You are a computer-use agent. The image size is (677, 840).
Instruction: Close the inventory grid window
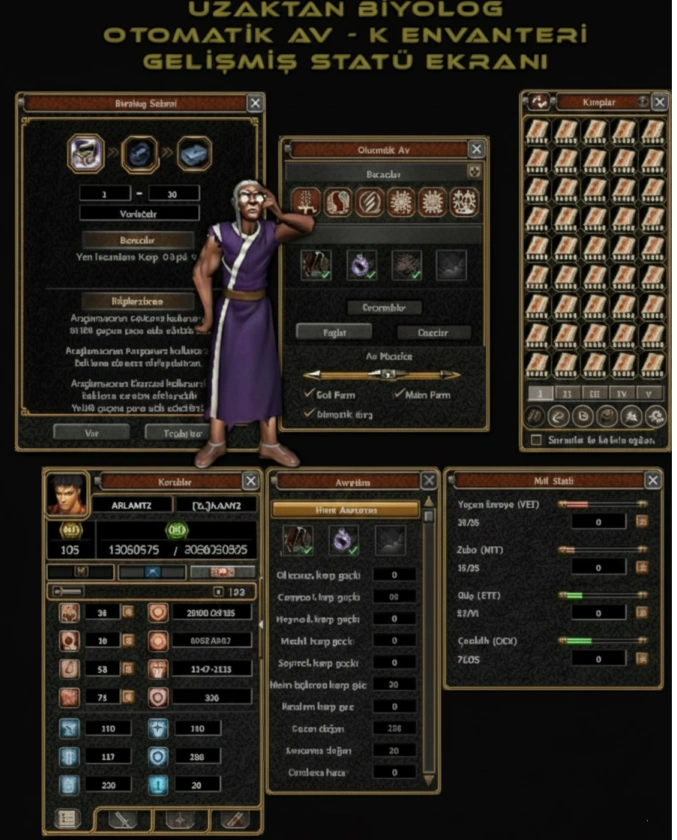pyautogui.click(x=659, y=102)
